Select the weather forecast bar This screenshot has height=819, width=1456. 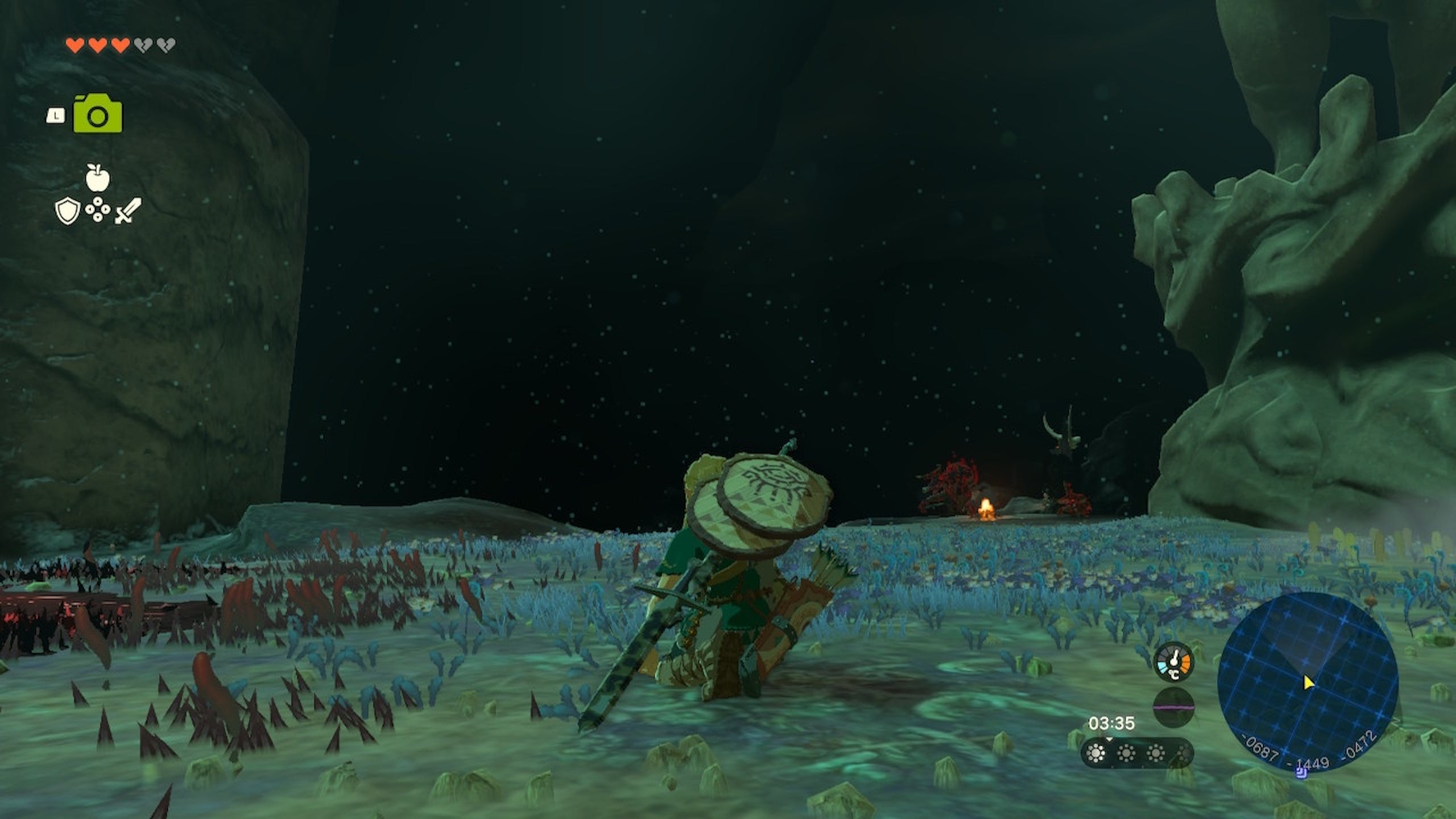(x=1137, y=754)
